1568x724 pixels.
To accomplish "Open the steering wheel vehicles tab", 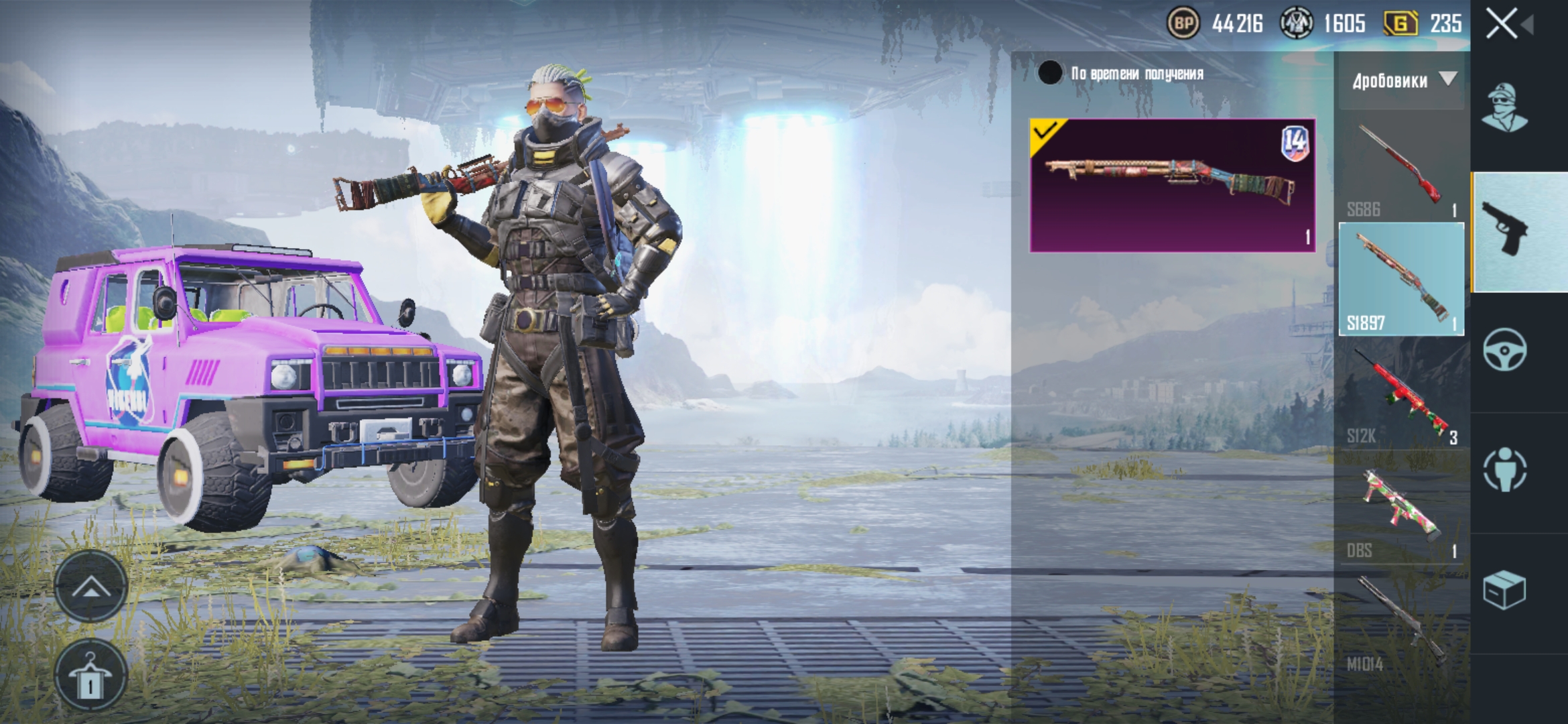I will pyautogui.click(x=1504, y=349).
